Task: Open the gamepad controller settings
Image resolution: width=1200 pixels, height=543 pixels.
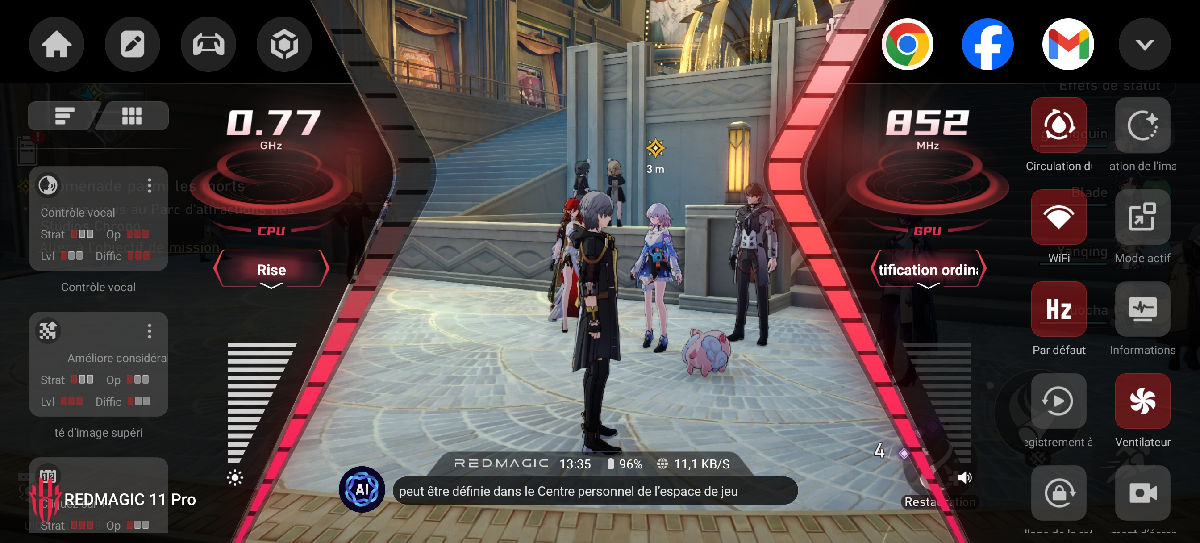Action: pos(208,46)
